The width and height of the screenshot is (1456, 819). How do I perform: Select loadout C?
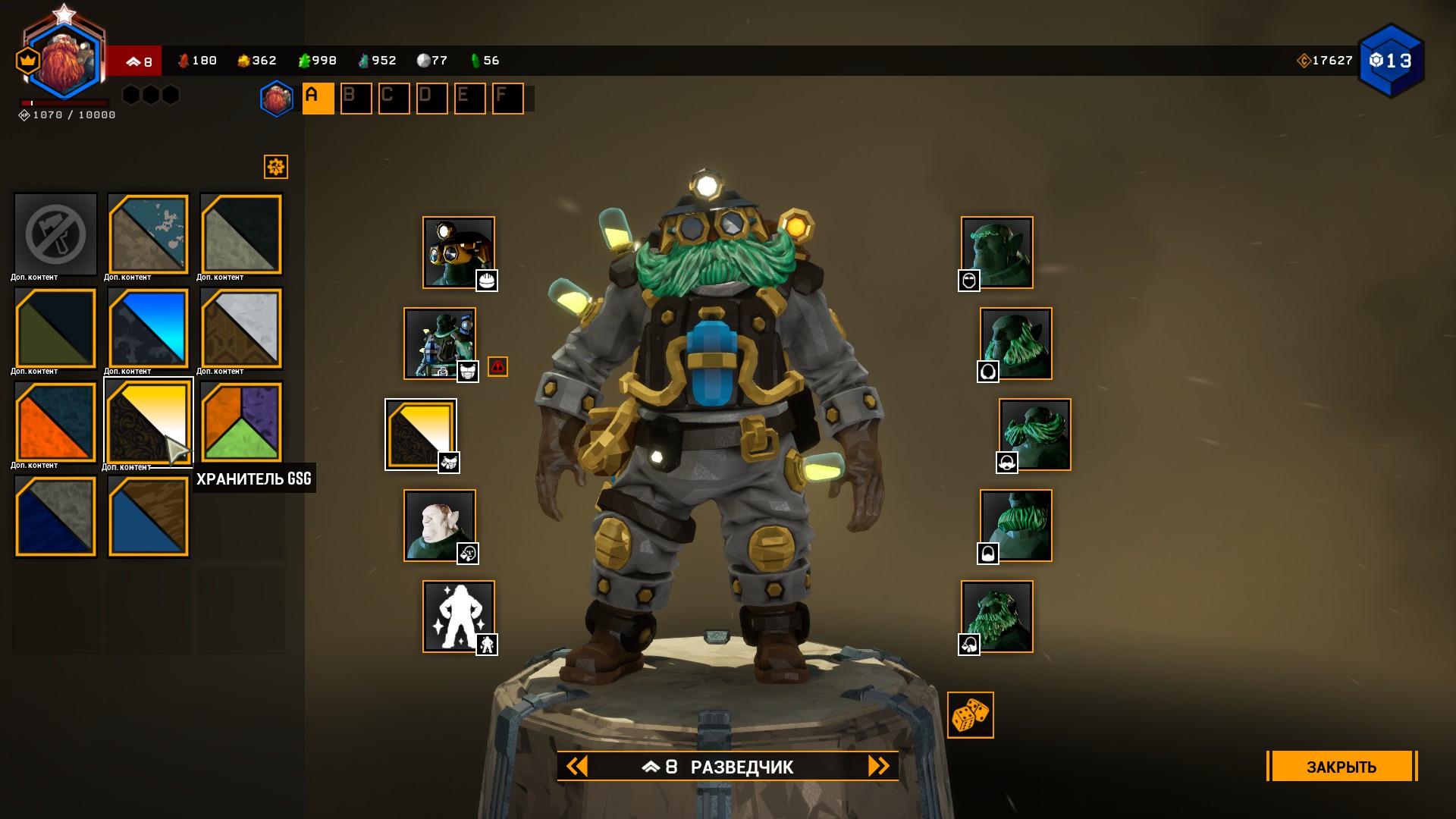(394, 99)
